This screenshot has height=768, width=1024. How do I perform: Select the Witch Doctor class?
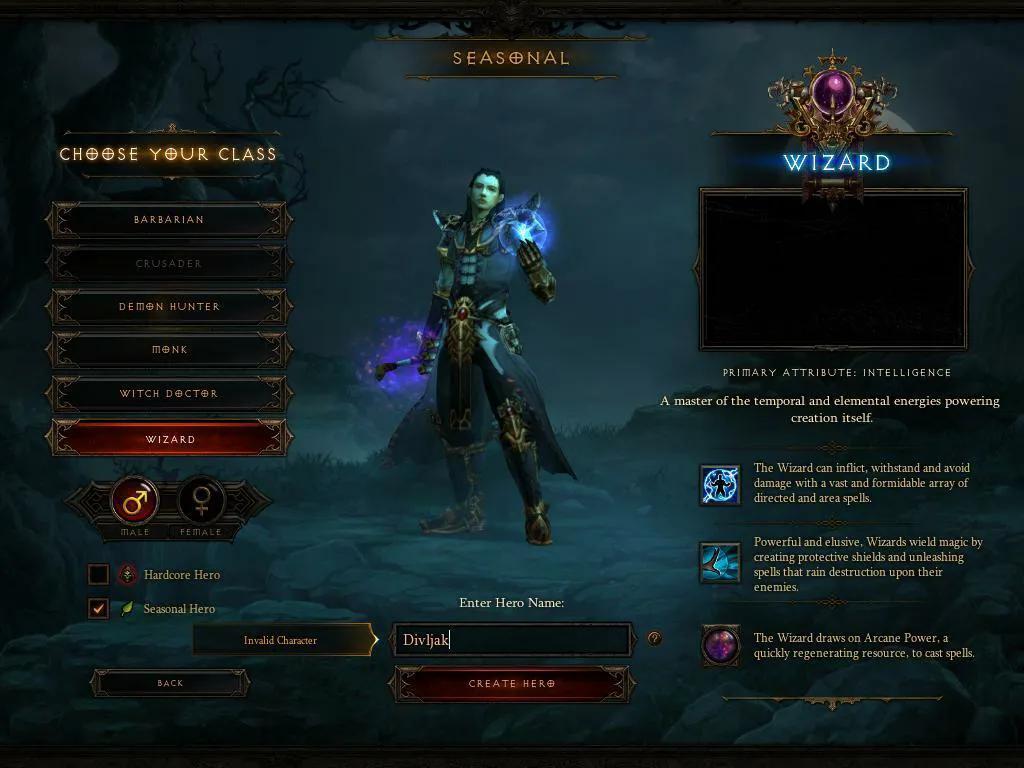pyautogui.click(x=169, y=394)
